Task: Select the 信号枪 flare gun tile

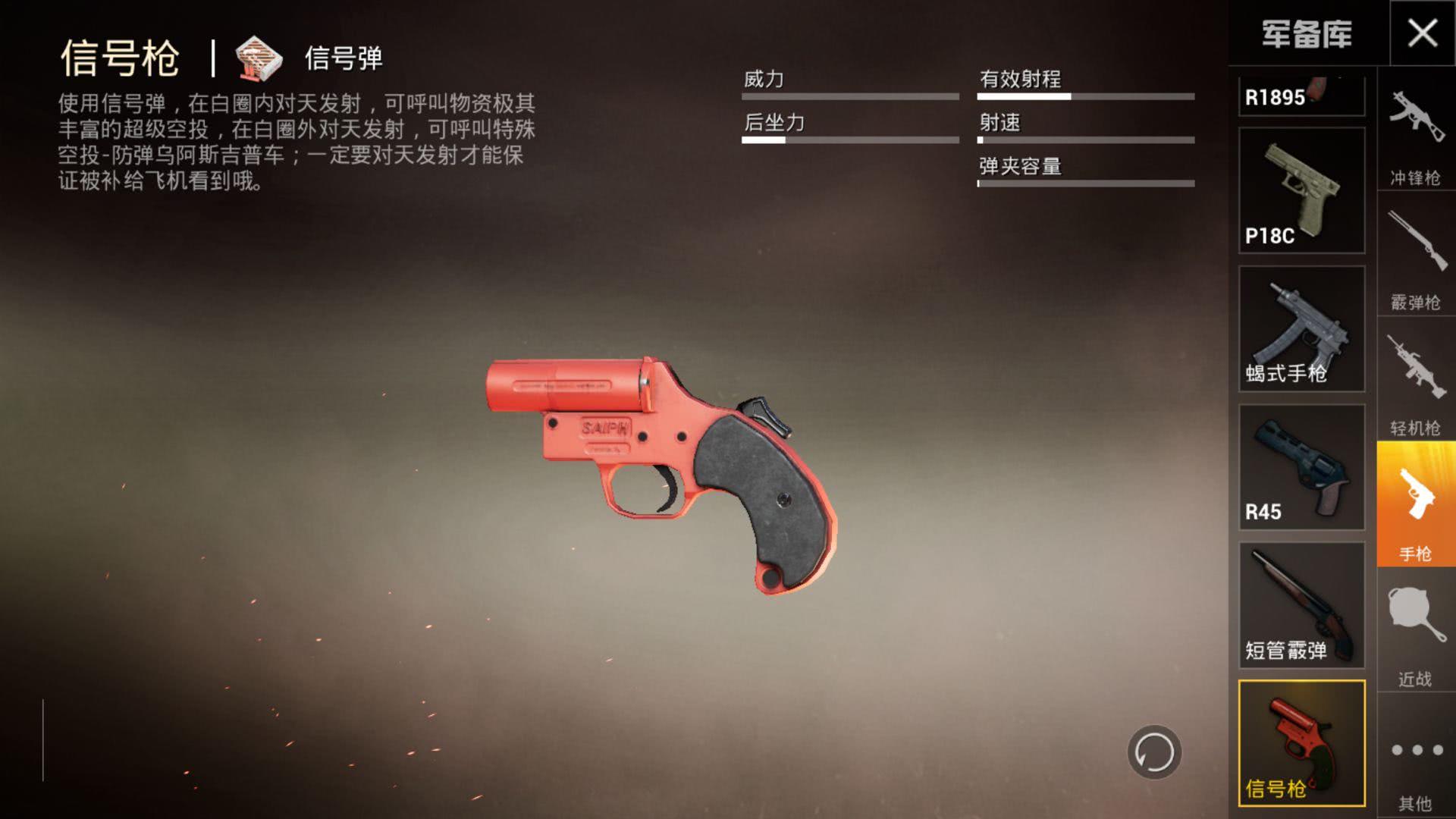Action: pyautogui.click(x=1301, y=743)
